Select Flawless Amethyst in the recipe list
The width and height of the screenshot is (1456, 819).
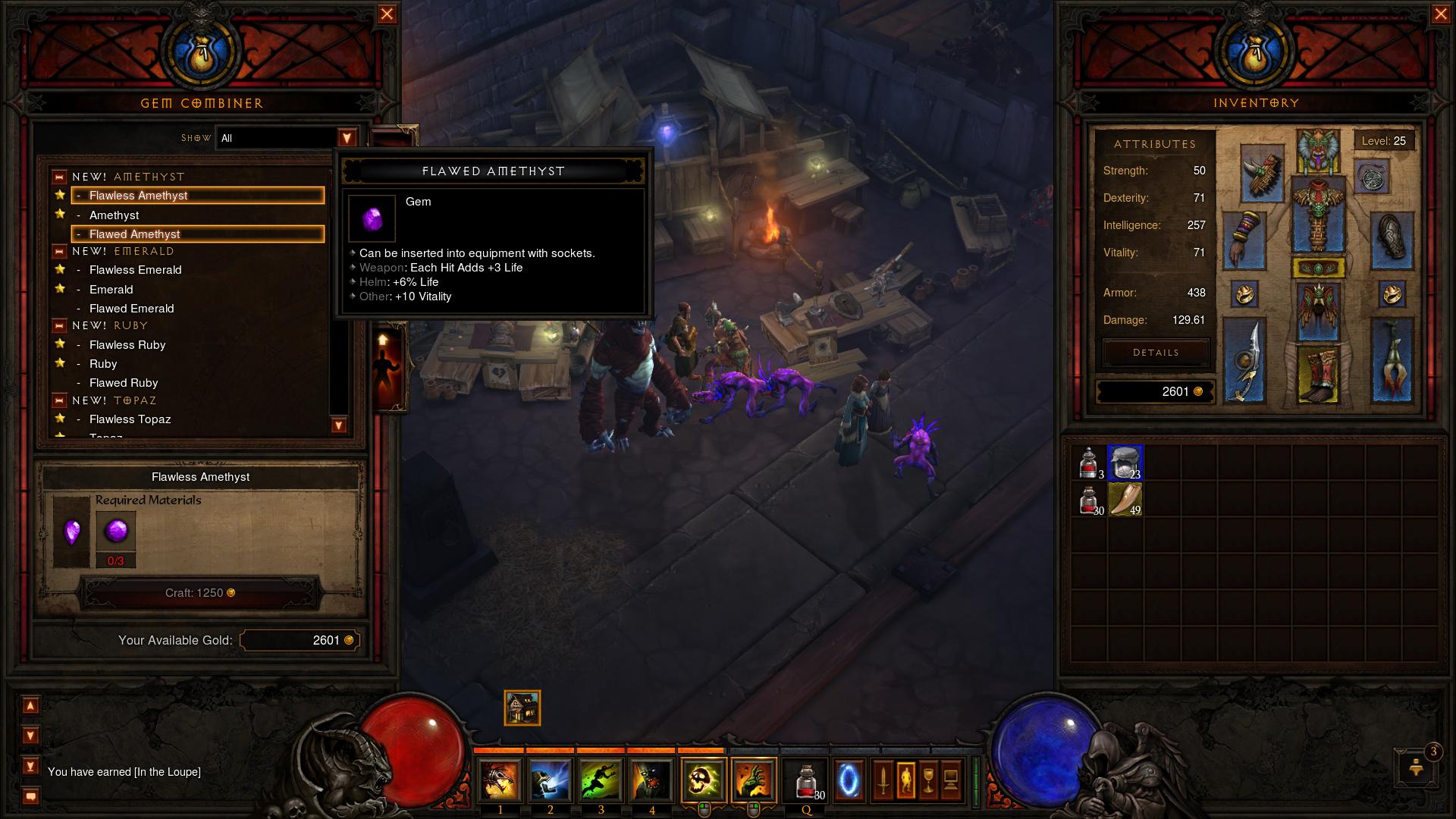197,196
